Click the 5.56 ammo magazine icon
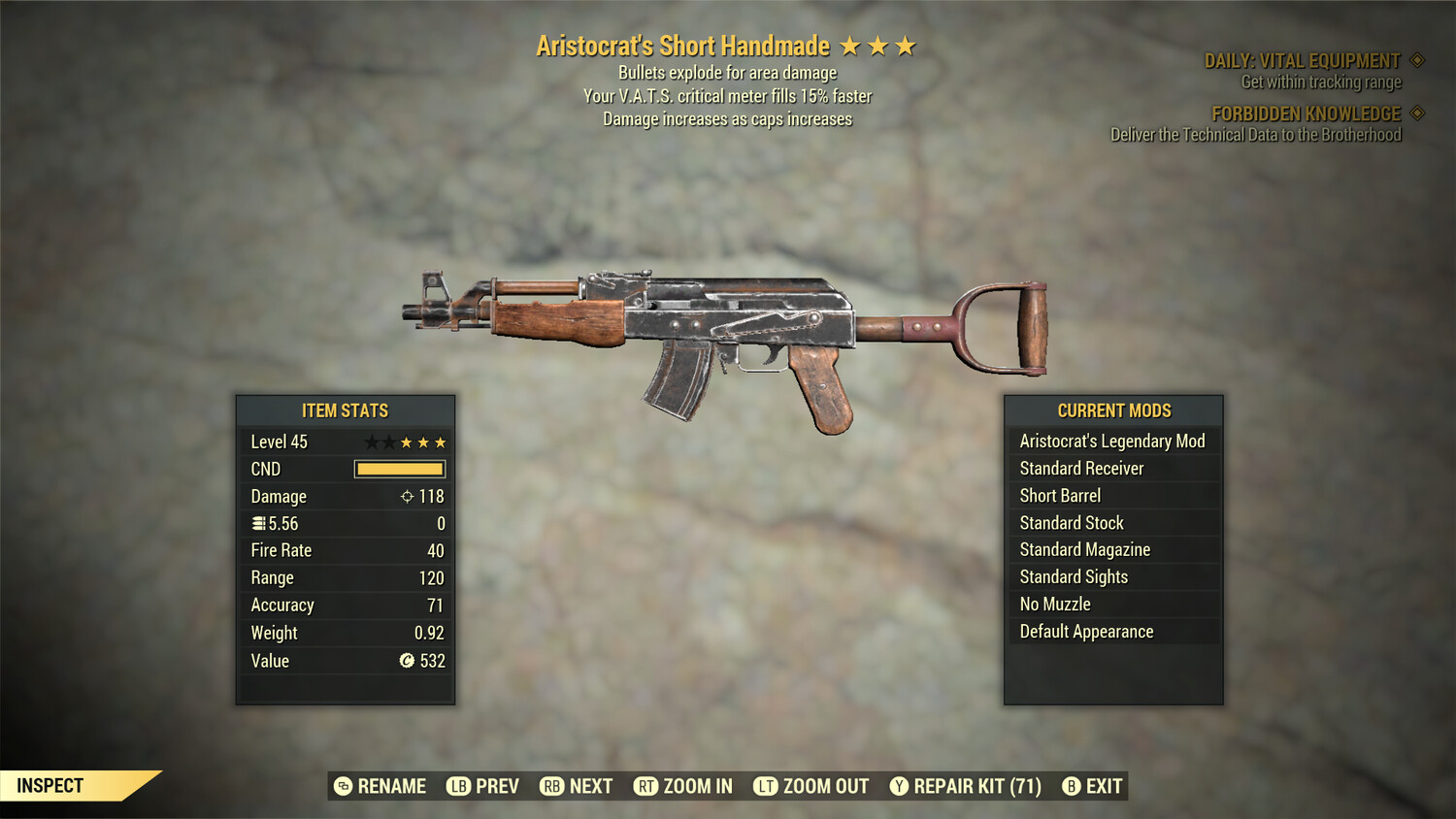Image resolution: width=1456 pixels, height=819 pixels. 258,523
